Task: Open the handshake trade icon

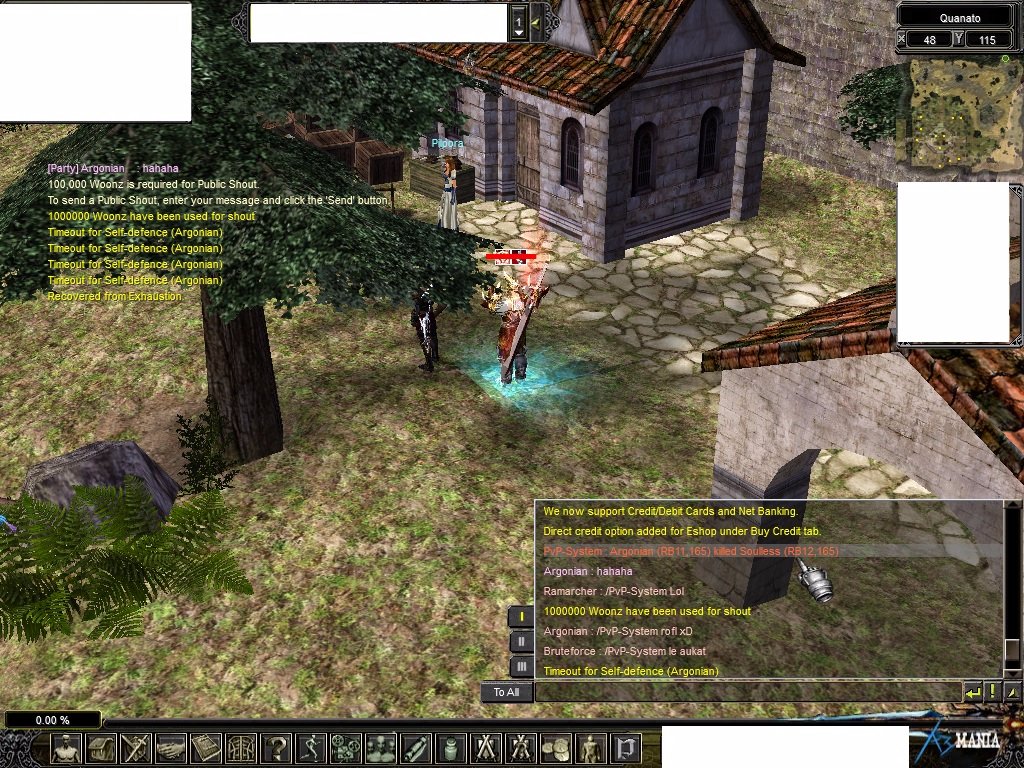Action: pos(171,748)
